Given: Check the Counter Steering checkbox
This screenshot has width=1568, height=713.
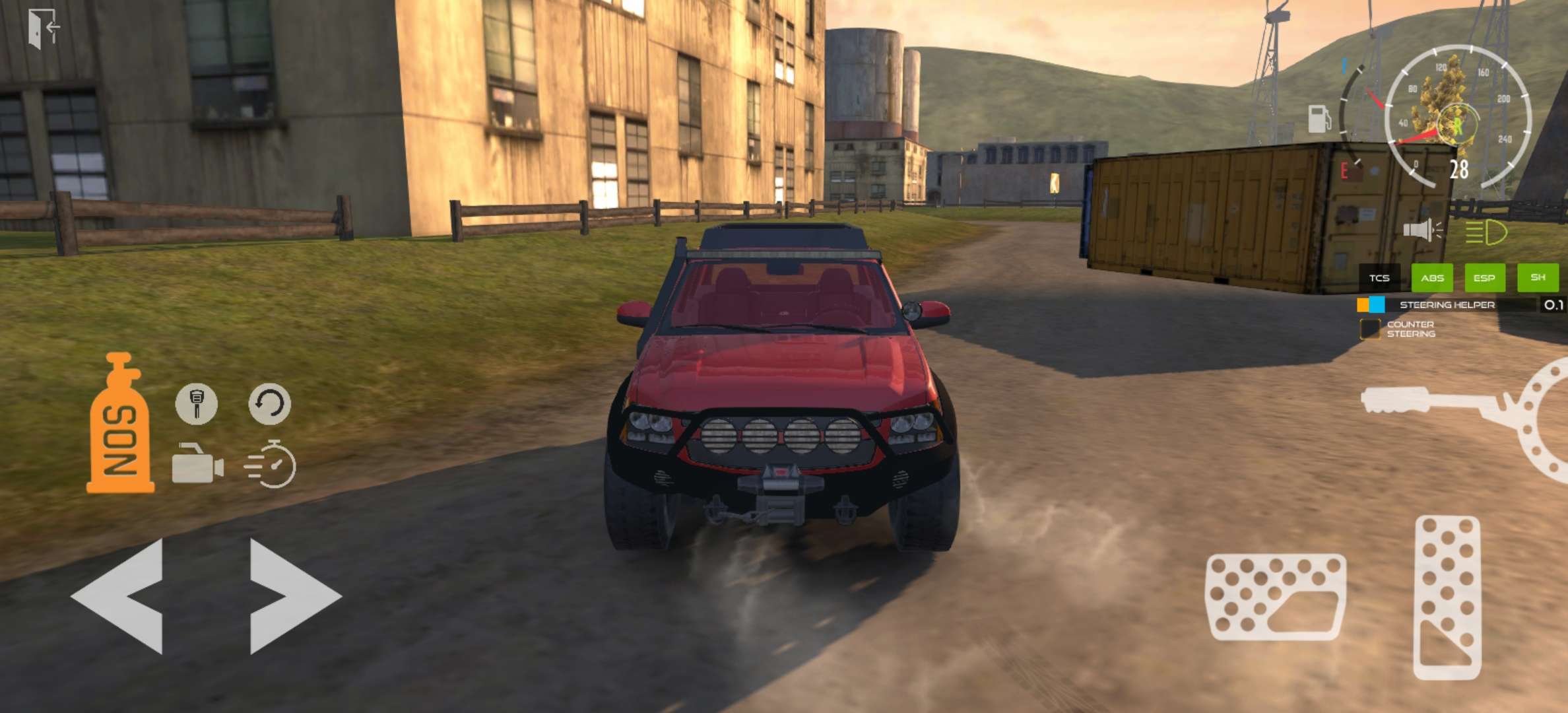Looking at the screenshot, I should coord(1370,329).
